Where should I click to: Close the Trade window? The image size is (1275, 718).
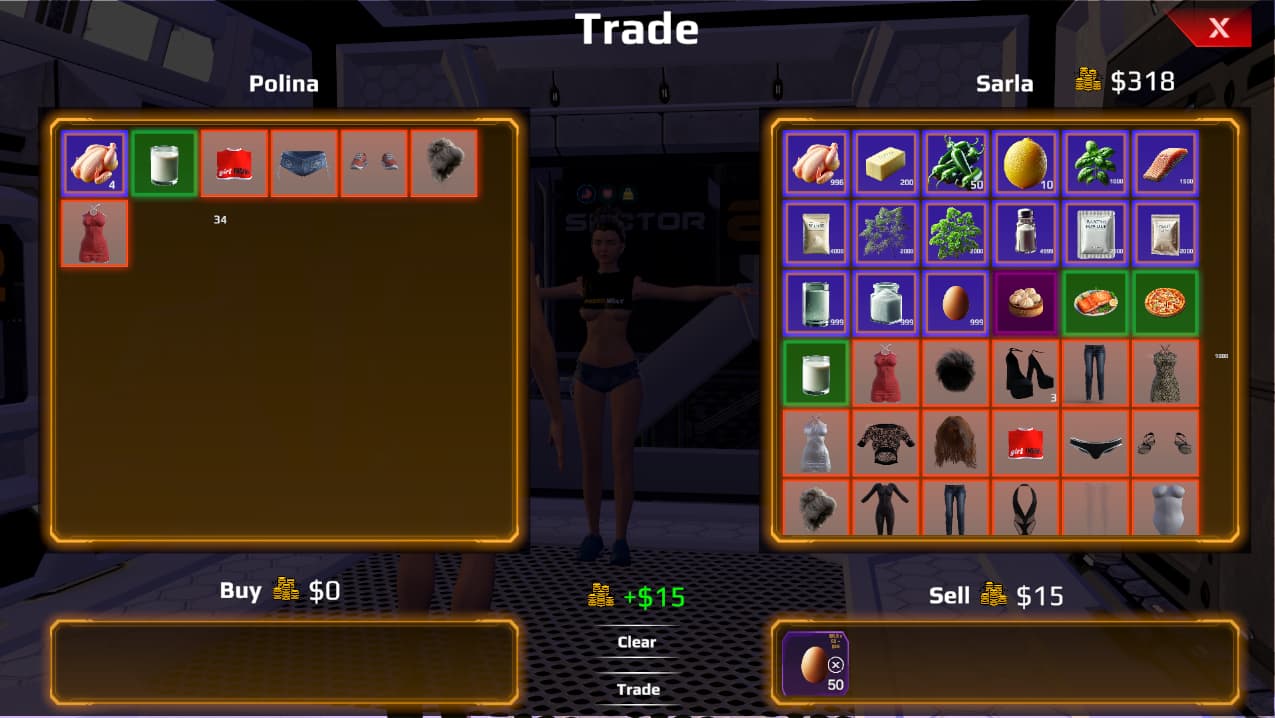point(1218,28)
